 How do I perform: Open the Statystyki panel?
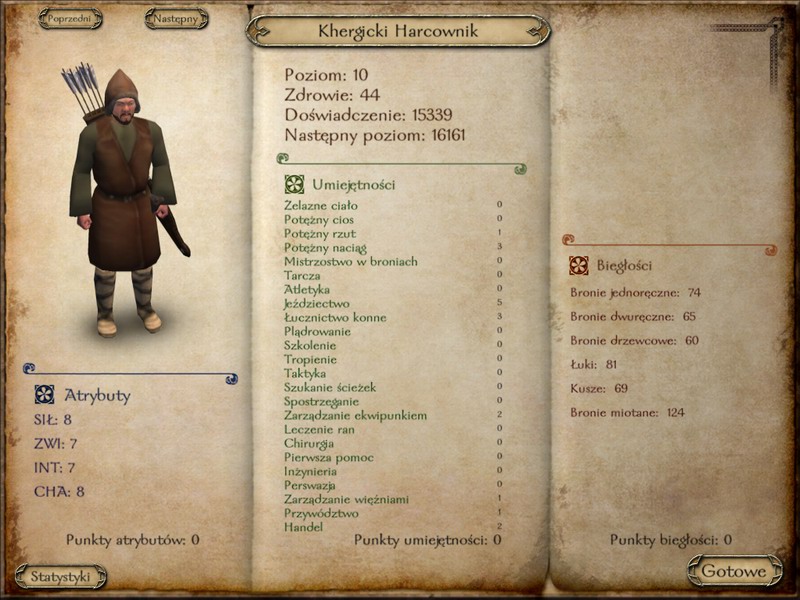[x=61, y=576]
